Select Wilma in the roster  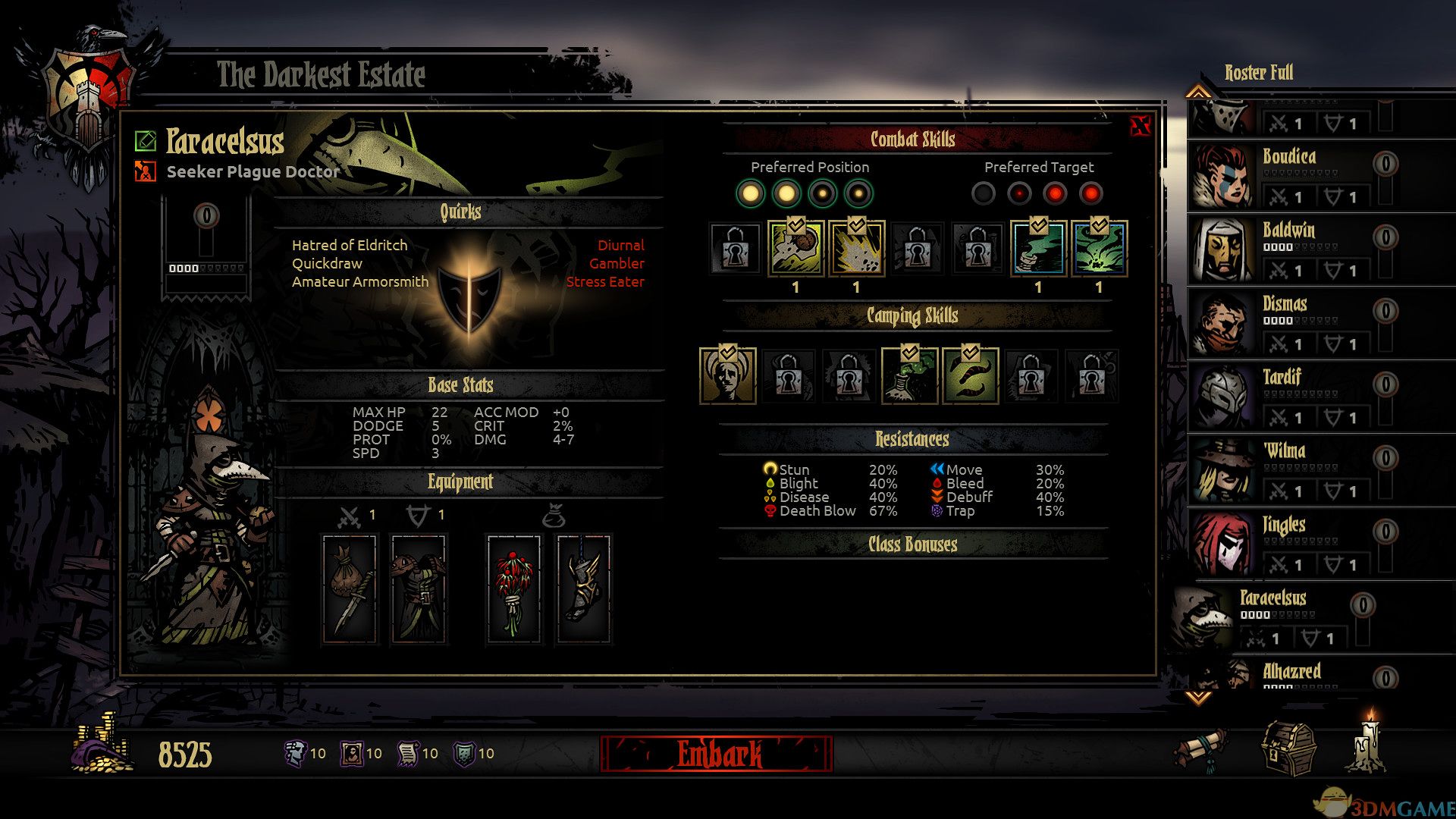(x=1289, y=469)
